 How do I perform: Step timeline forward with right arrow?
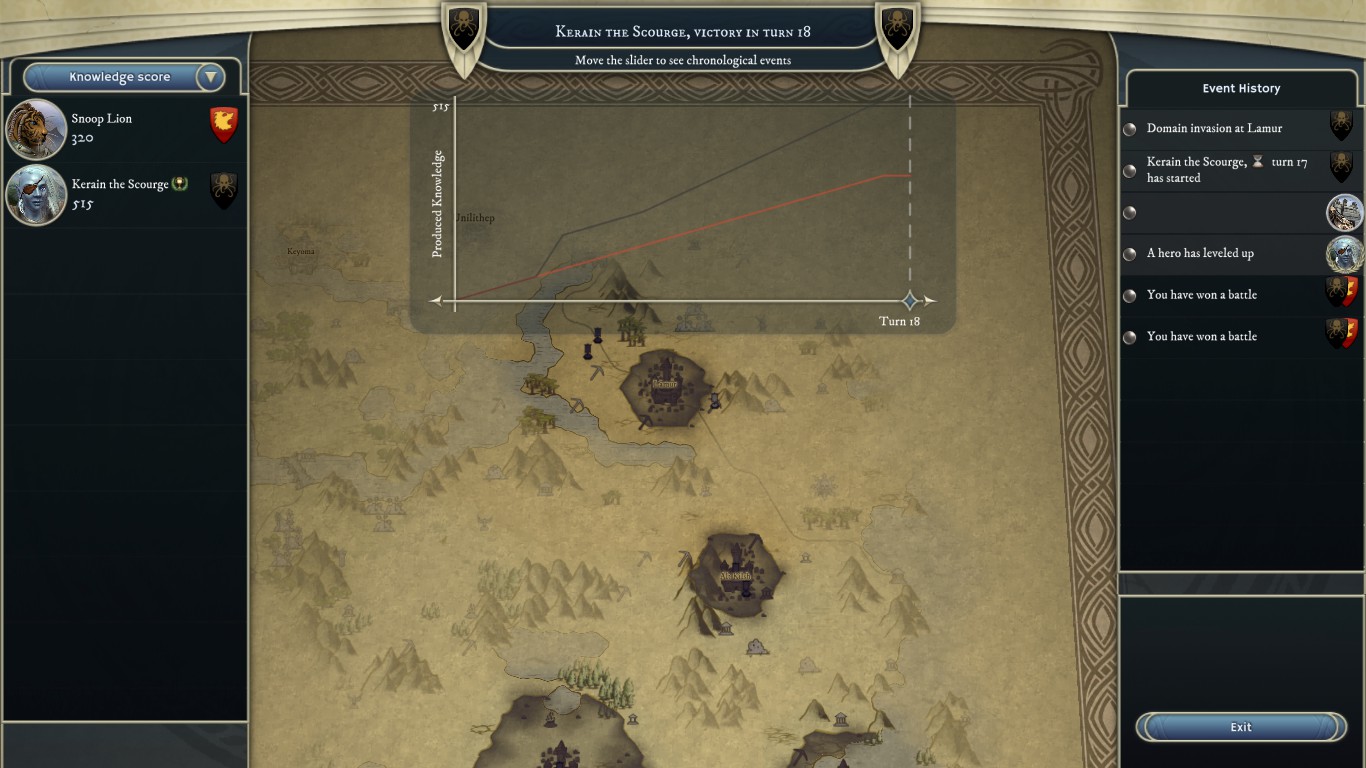930,300
